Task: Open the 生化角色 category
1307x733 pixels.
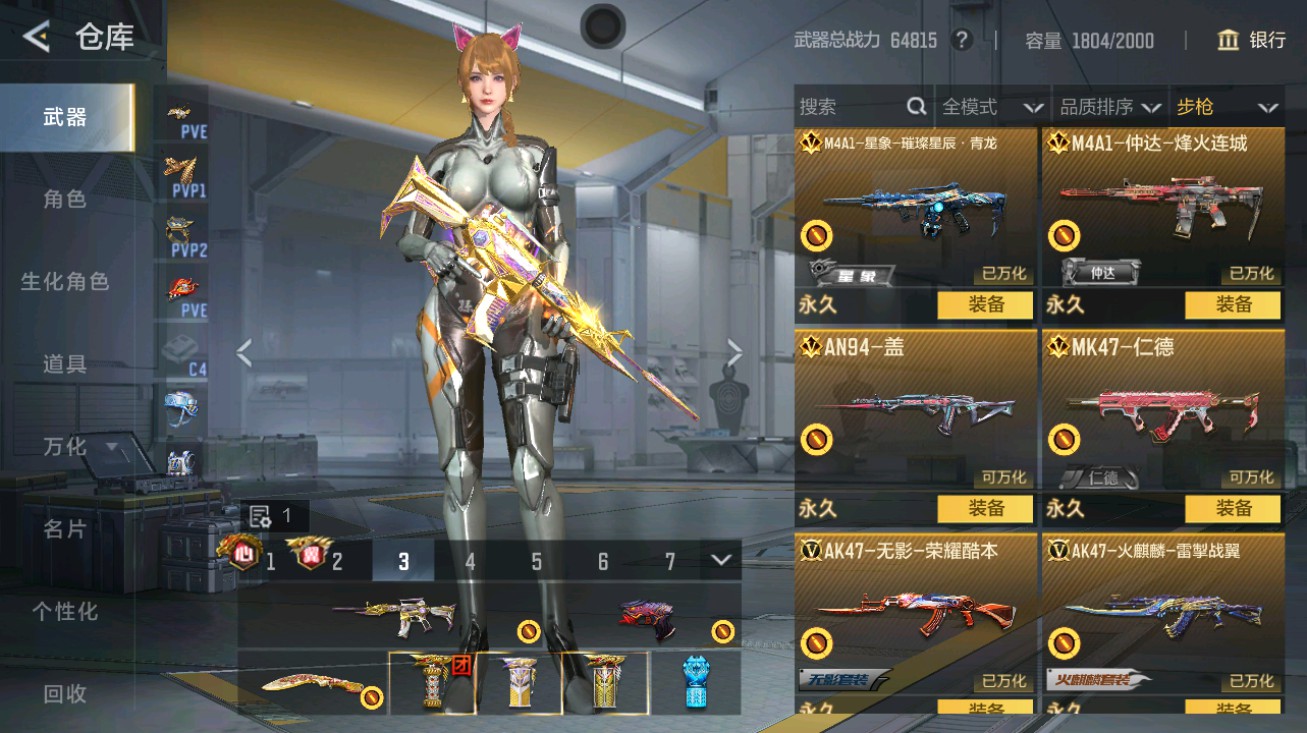Action: (65, 282)
